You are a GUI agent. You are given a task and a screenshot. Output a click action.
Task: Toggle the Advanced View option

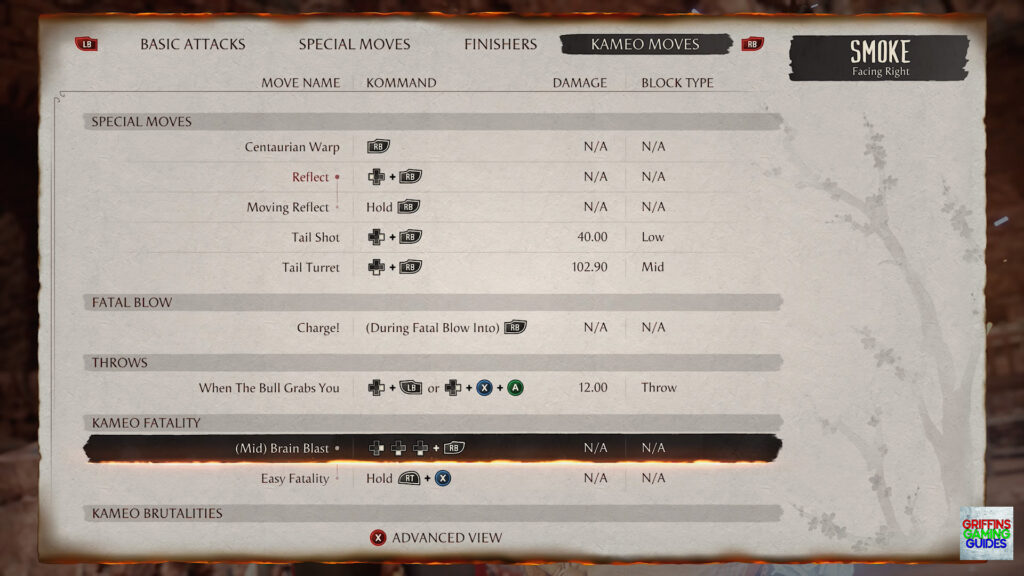click(x=436, y=537)
